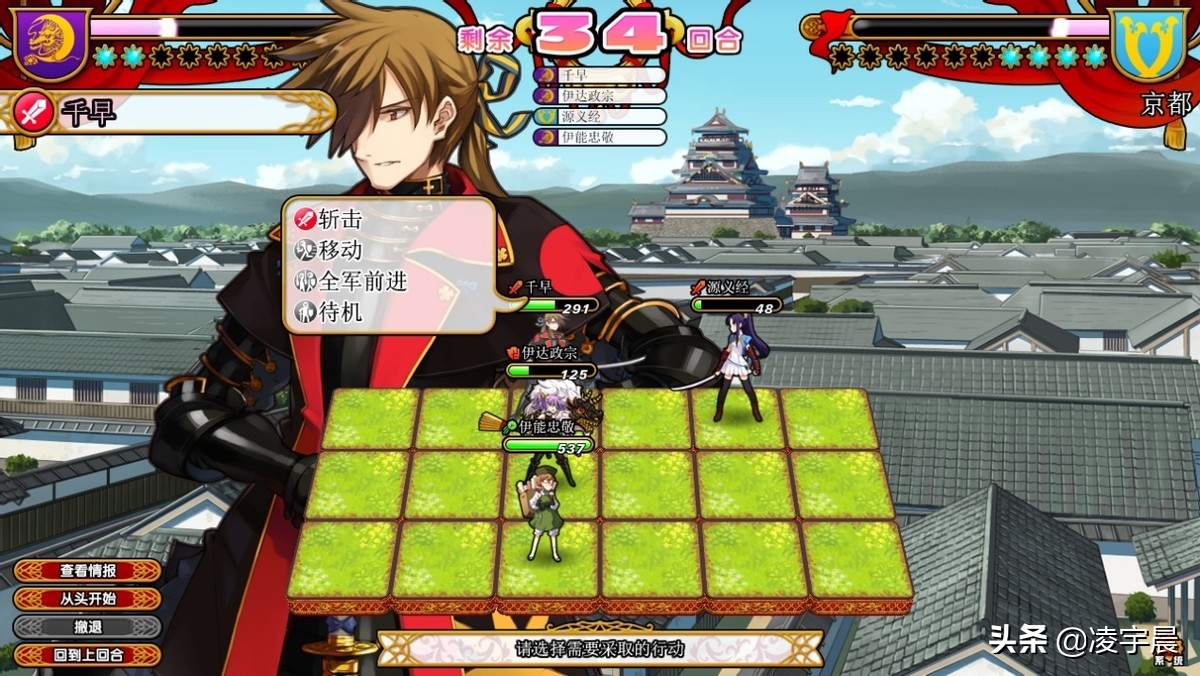Choose the 斩击 slash action
Screen dimensions: 1200x676
point(340,219)
